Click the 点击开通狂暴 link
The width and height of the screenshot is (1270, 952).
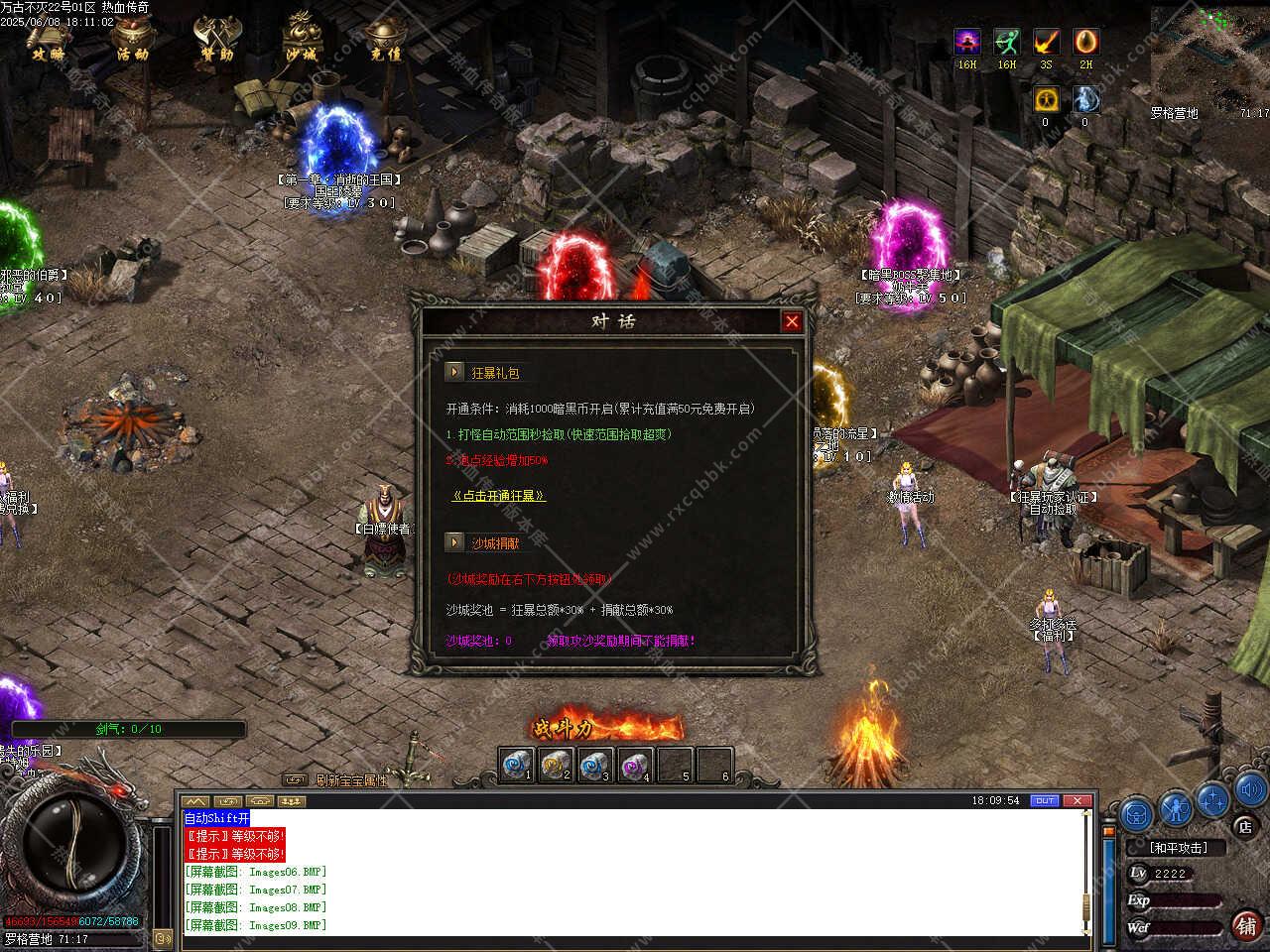pos(498,496)
